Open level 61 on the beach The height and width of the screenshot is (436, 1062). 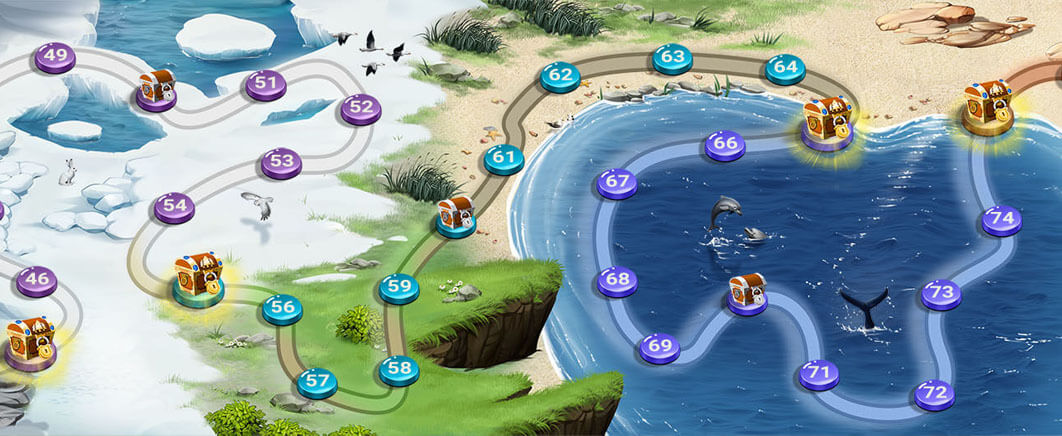tap(503, 158)
